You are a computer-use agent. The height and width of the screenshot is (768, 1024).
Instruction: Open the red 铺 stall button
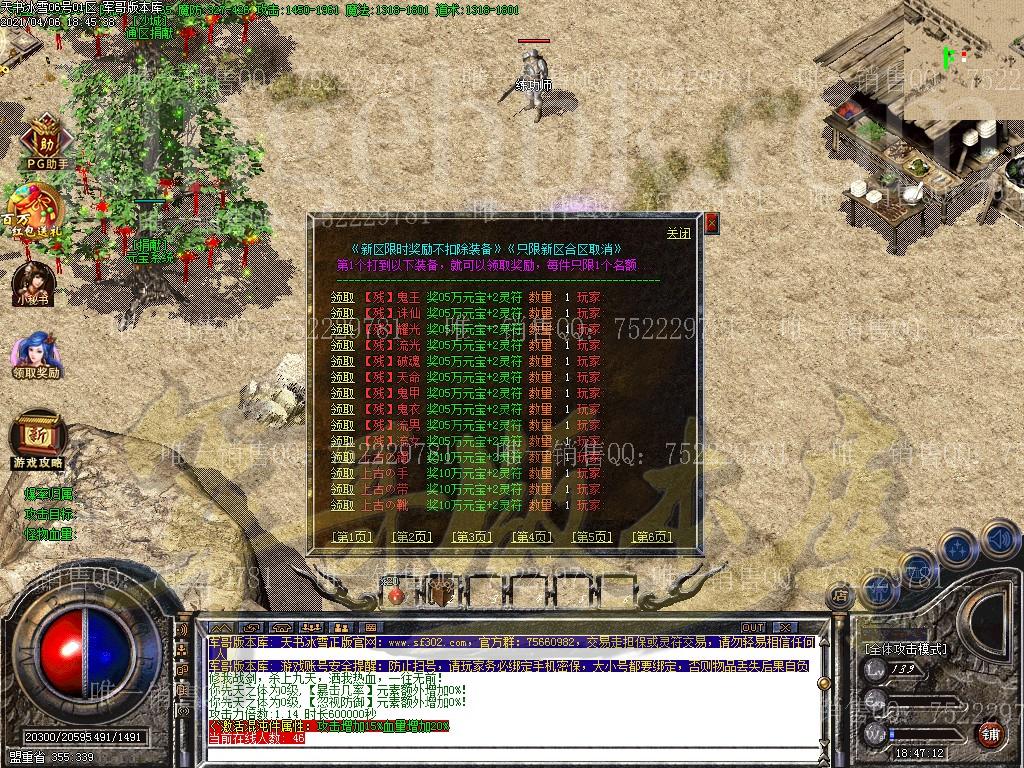point(990,733)
